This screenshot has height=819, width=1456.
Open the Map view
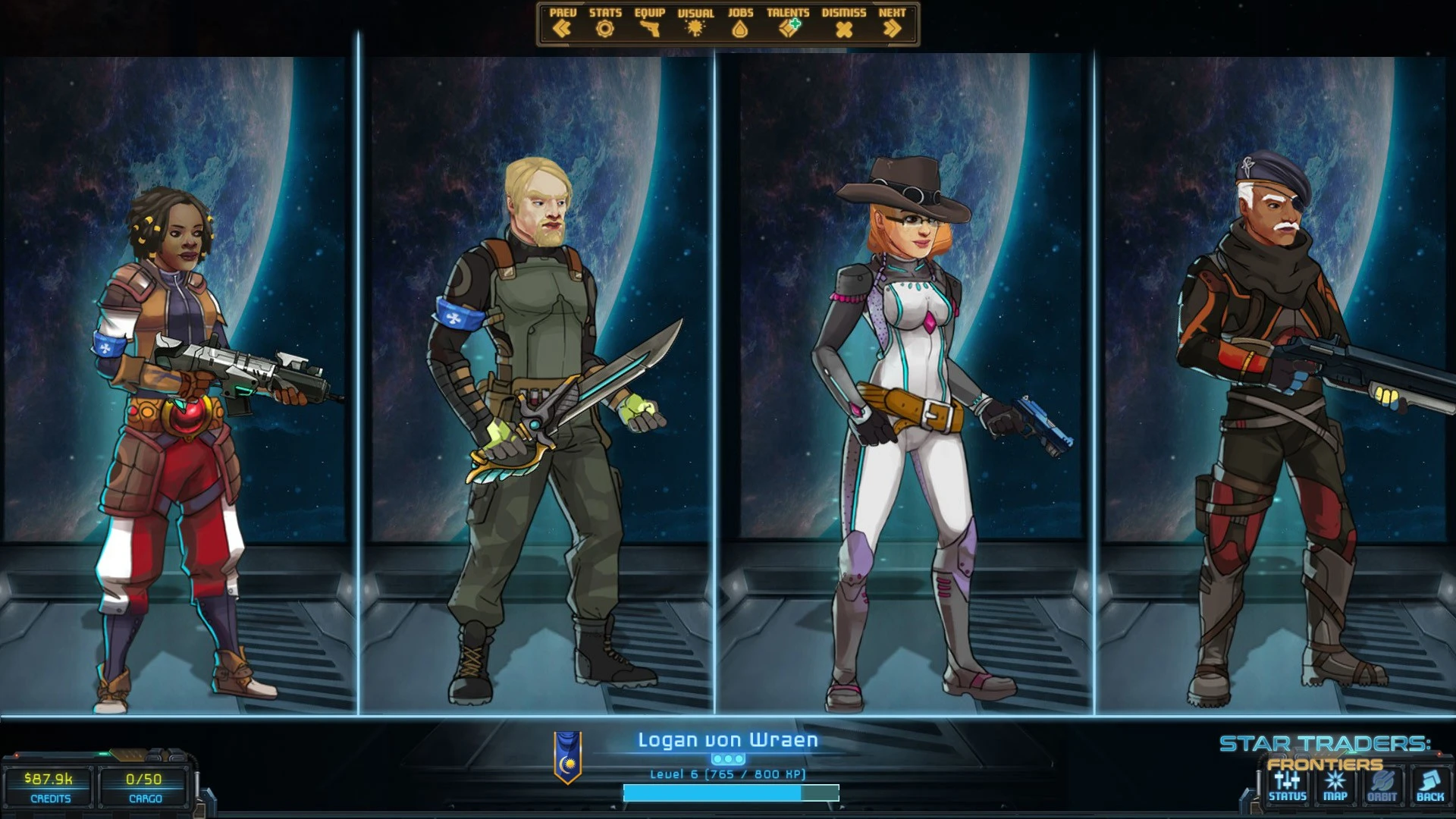tap(1335, 786)
